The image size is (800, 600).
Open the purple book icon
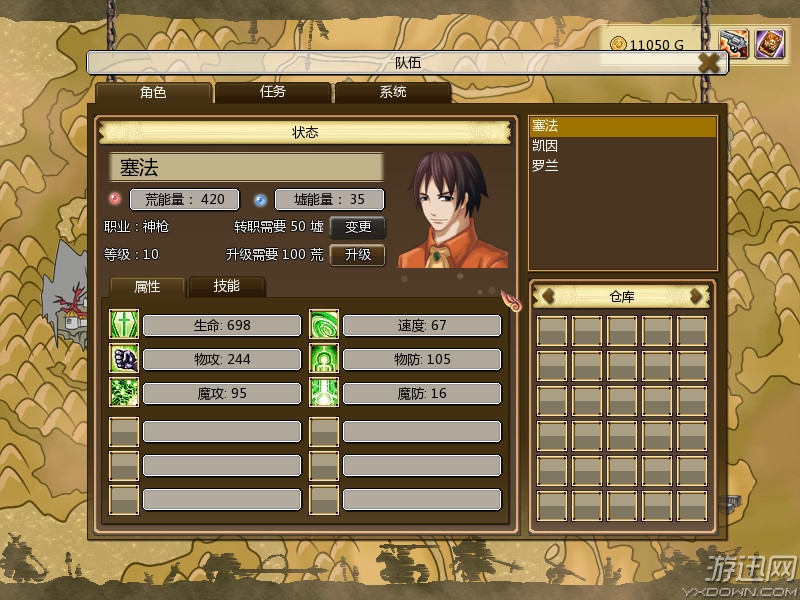click(x=769, y=44)
